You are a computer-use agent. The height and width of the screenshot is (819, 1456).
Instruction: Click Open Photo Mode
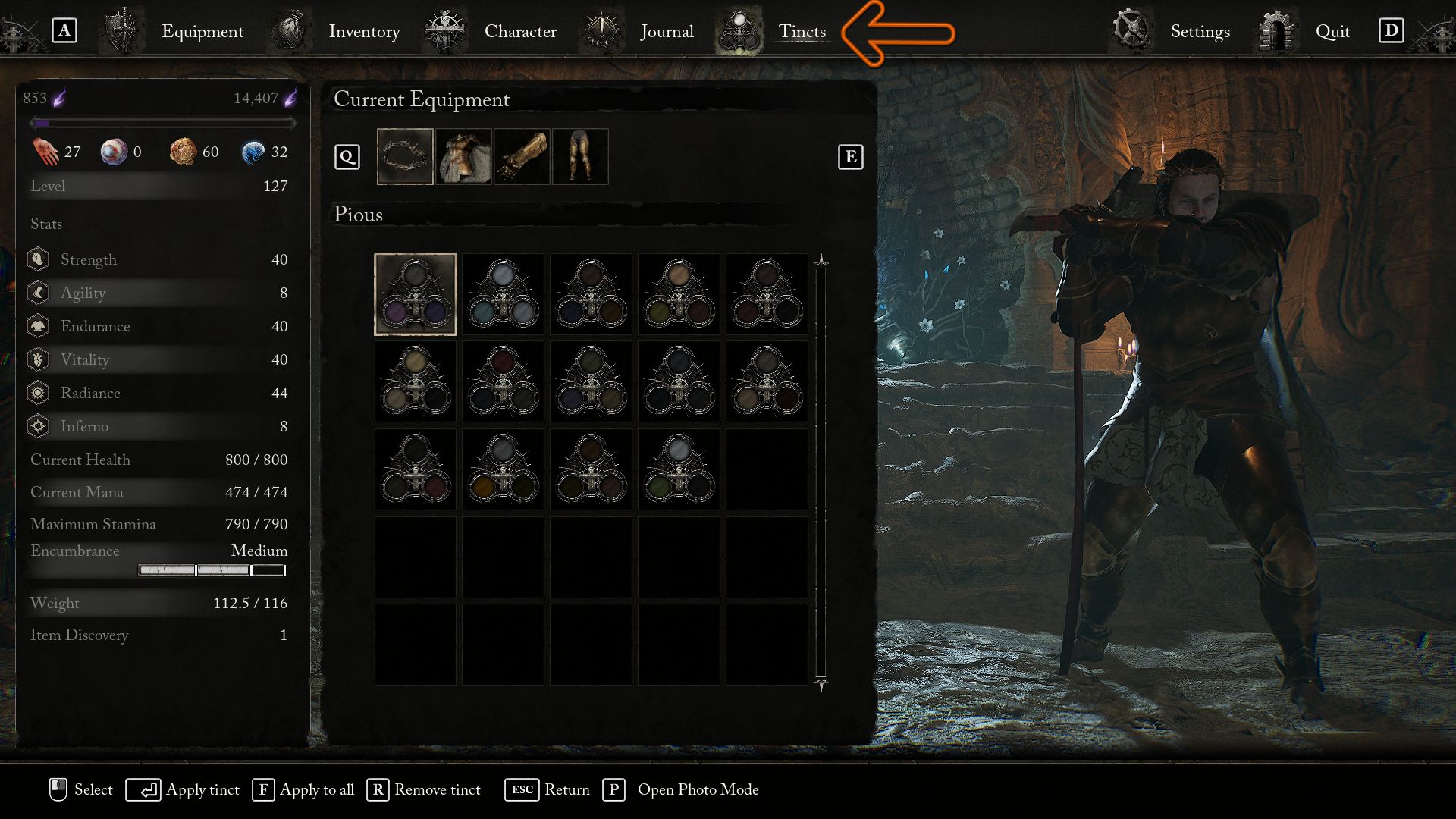coord(698,790)
